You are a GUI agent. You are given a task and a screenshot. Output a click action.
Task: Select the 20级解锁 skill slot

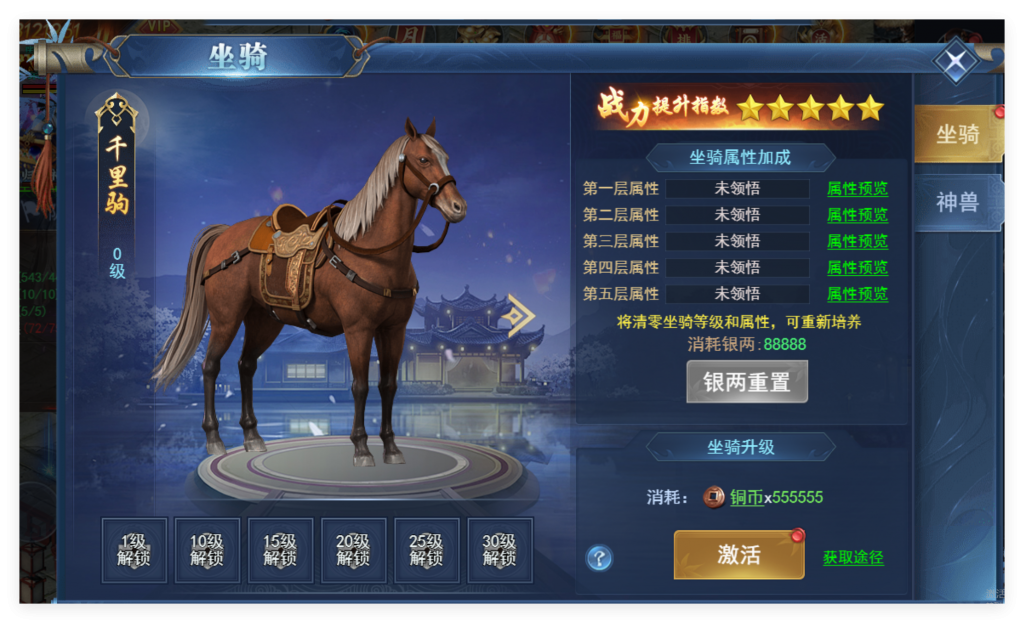pyautogui.click(x=353, y=550)
